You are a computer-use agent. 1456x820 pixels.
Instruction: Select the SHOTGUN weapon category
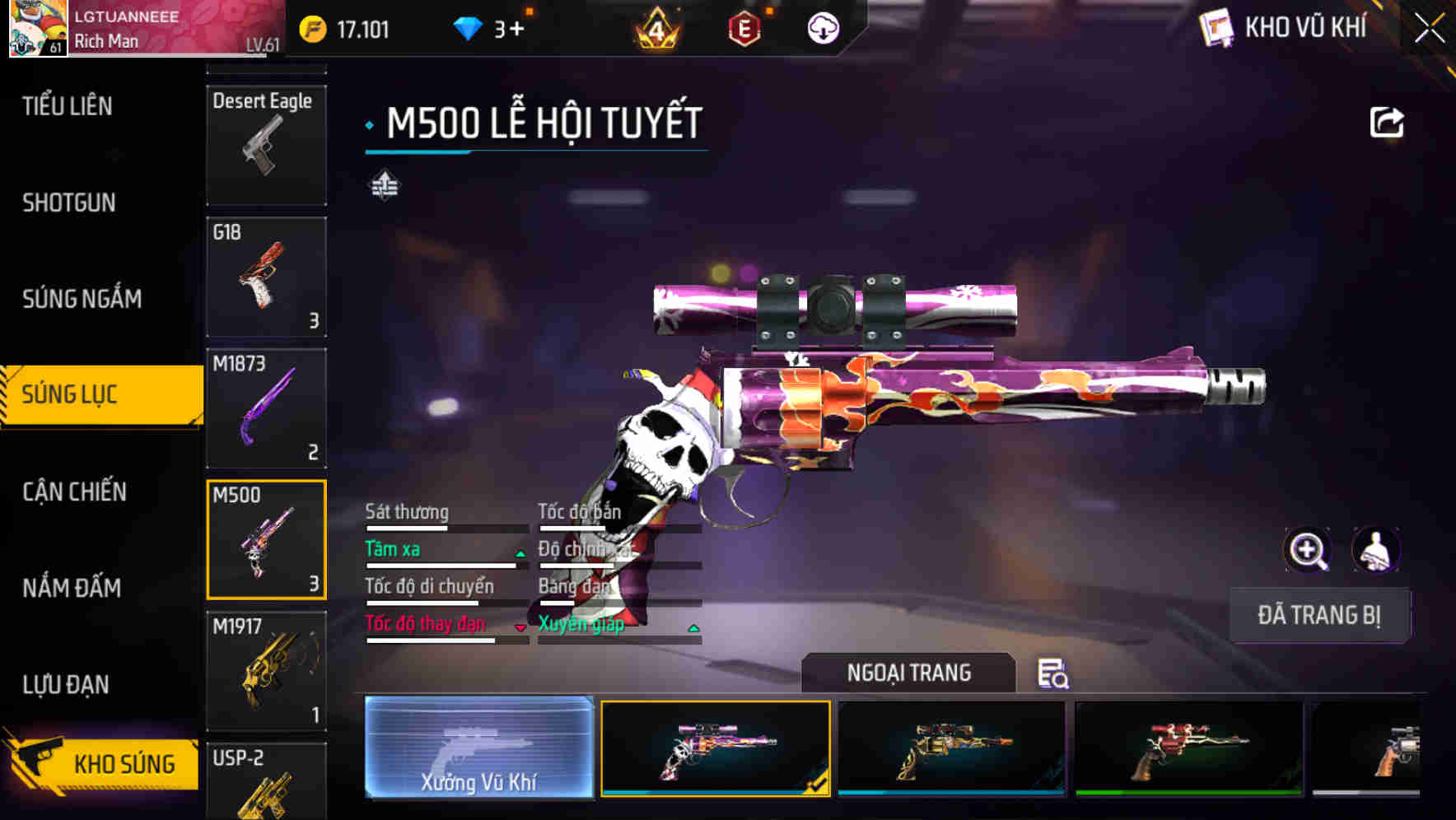[x=68, y=203]
